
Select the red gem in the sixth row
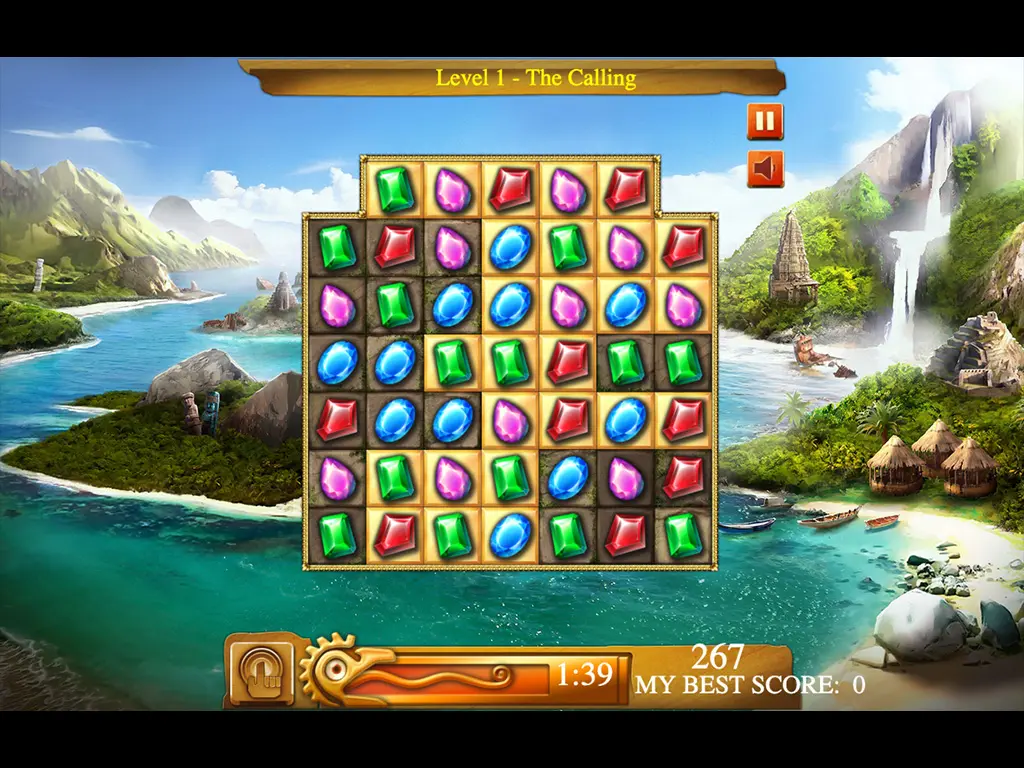point(683,477)
